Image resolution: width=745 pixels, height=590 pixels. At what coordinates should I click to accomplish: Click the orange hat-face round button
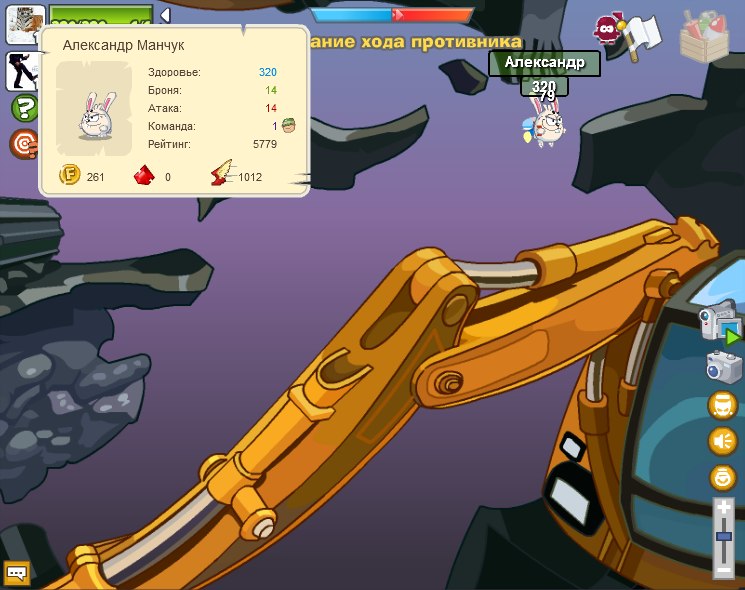723,405
